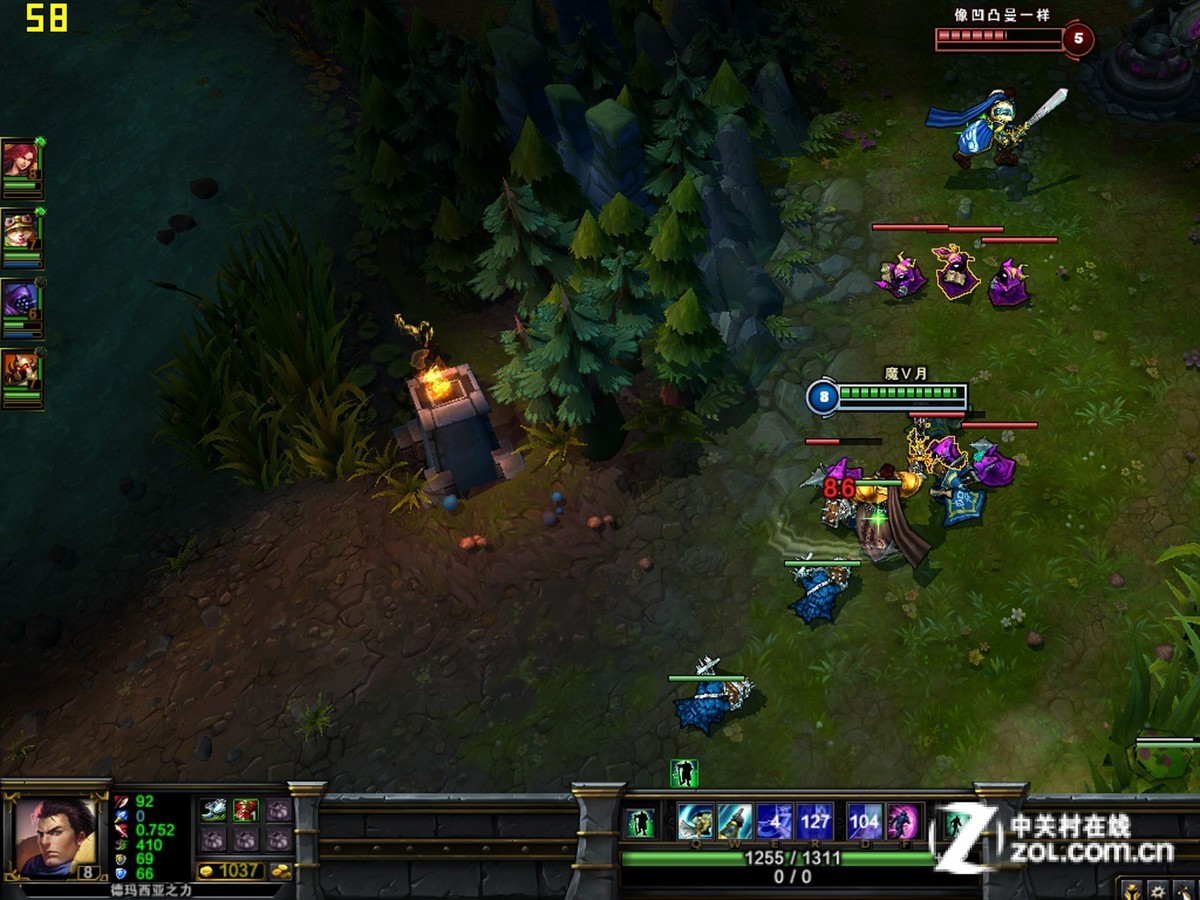
Task: Open the shop via gold coins button
Action: coord(281,871)
